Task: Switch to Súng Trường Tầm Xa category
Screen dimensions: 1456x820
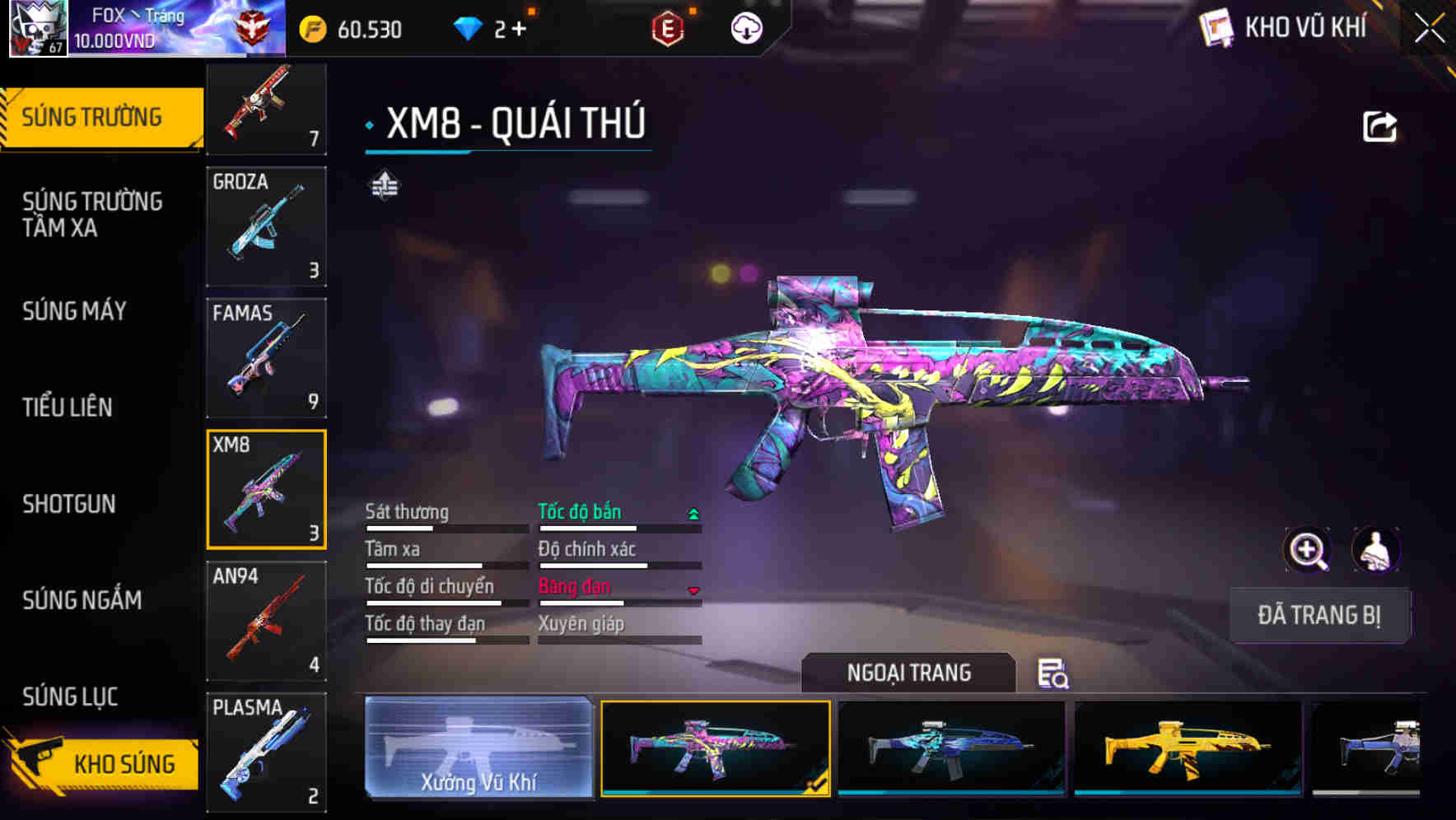Action: (x=92, y=214)
